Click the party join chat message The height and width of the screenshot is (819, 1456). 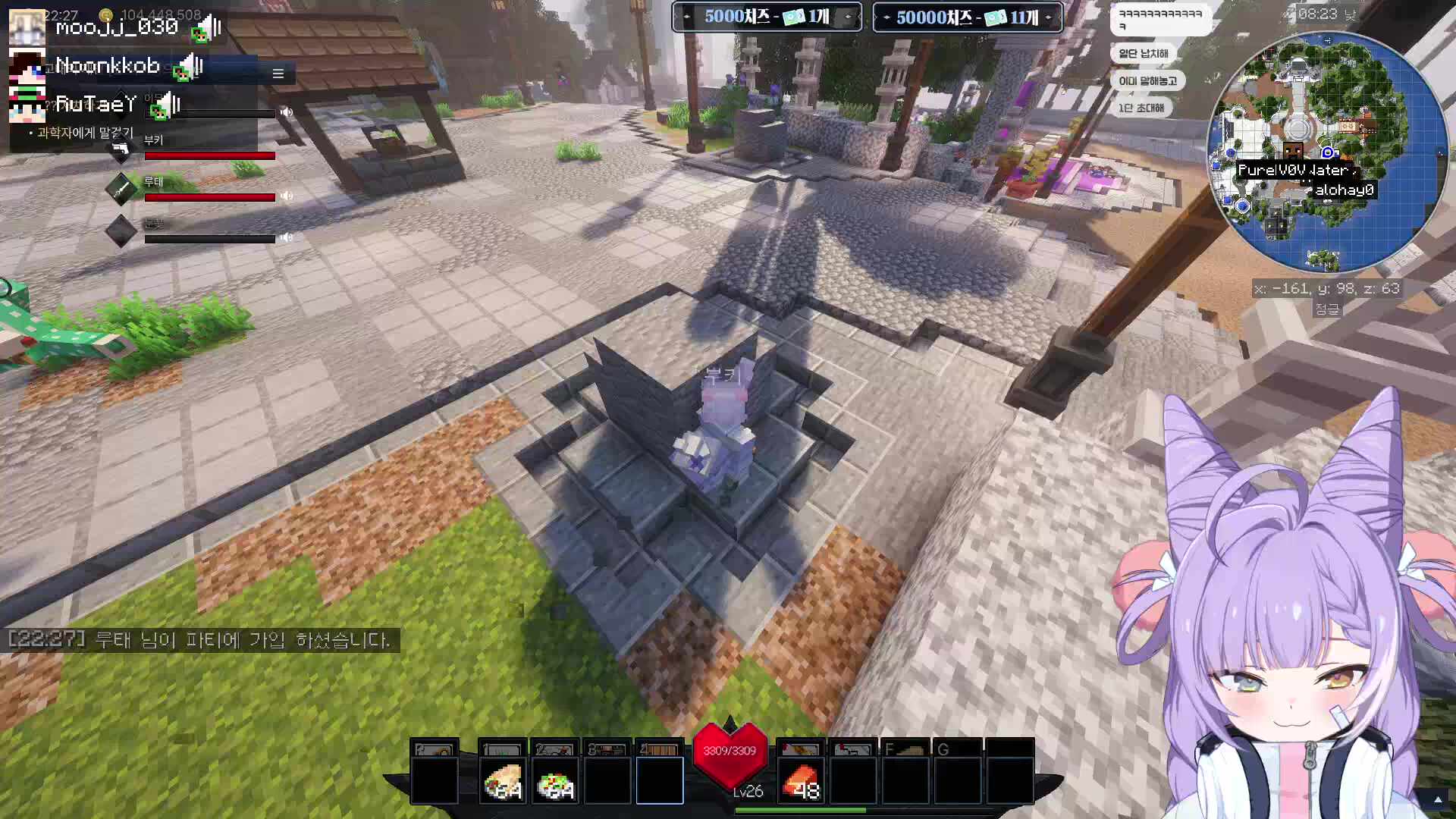pos(201,640)
